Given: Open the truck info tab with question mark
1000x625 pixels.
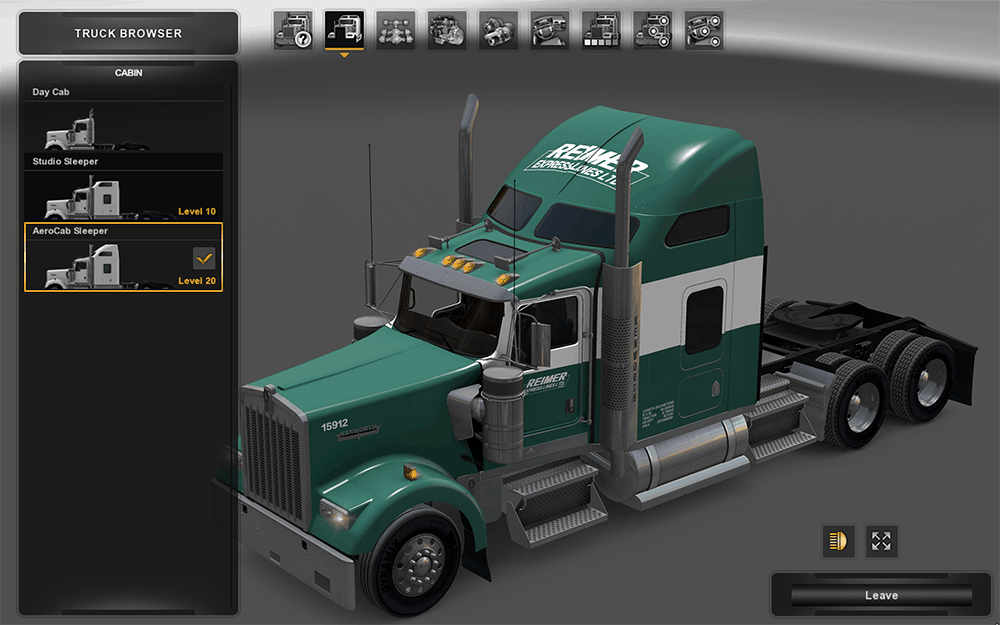Looking at the screenshot, I should tap(293, 31).
